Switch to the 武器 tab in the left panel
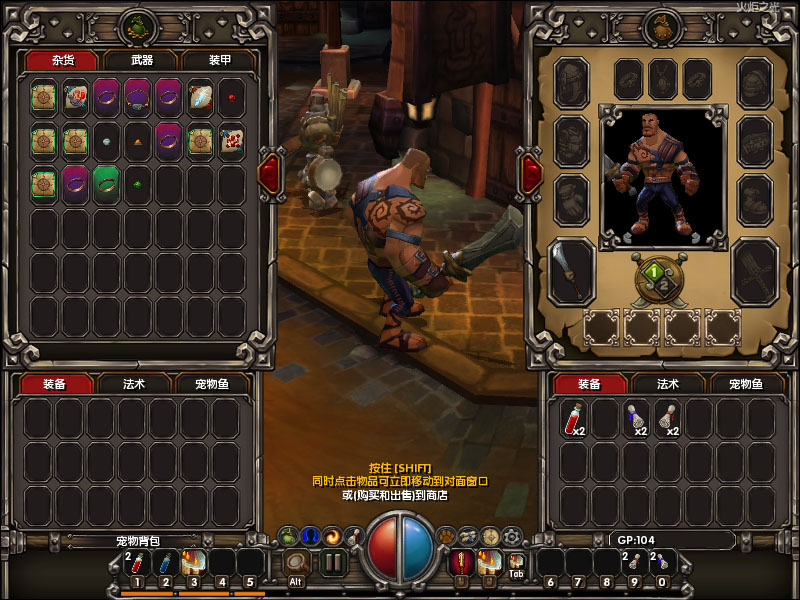800x600 pixels. tap(142, 61)
